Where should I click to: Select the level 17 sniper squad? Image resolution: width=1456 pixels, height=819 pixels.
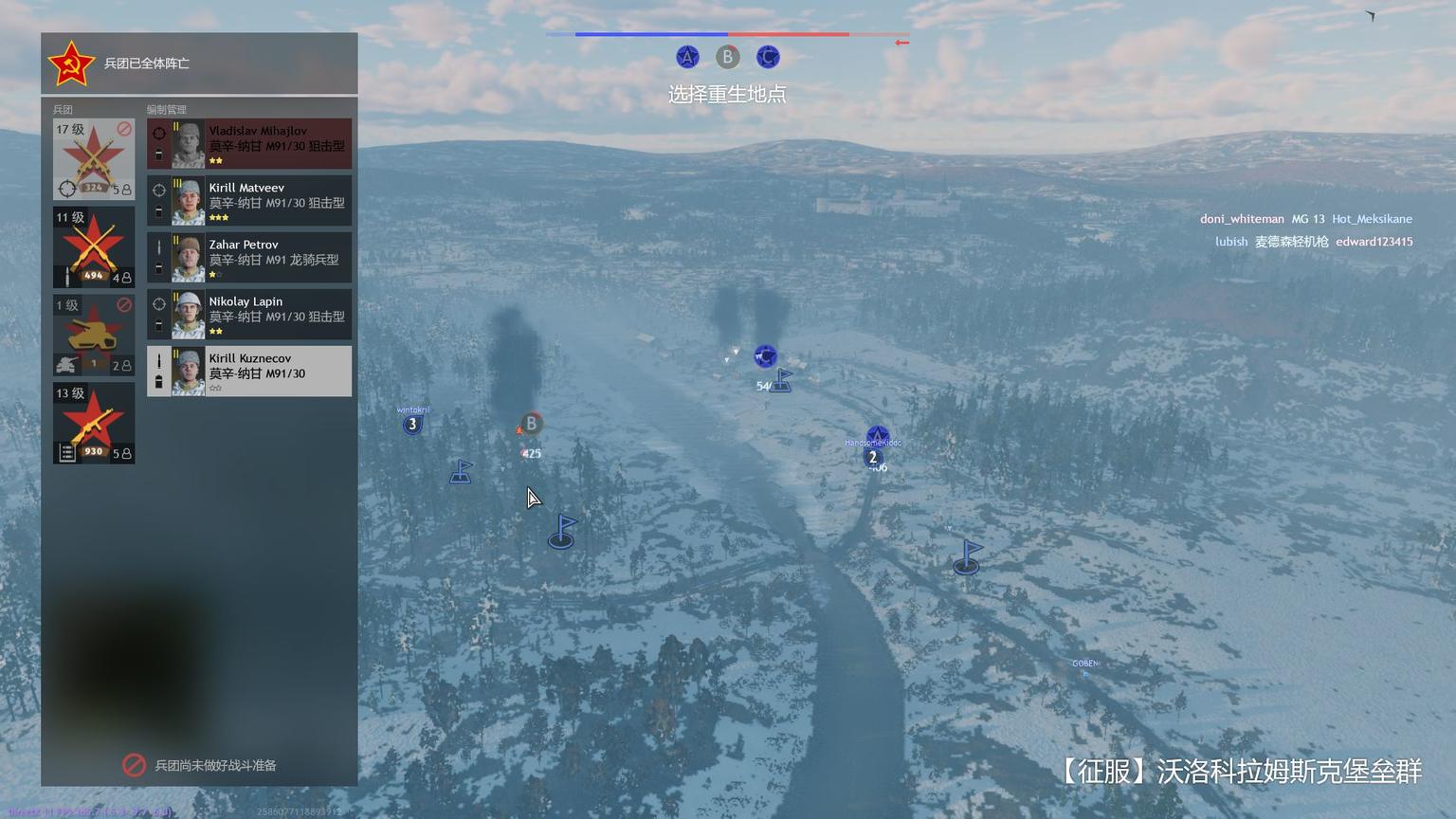pyautogui.click(x=93, y=159)
